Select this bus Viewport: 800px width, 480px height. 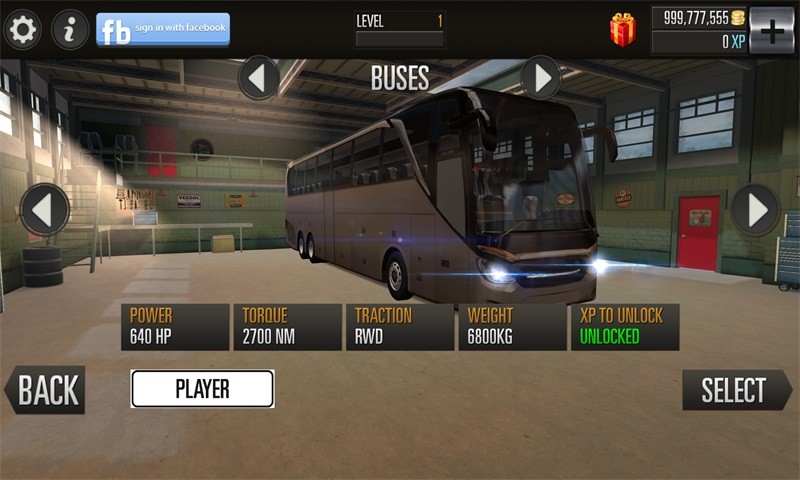coord(736,390)
